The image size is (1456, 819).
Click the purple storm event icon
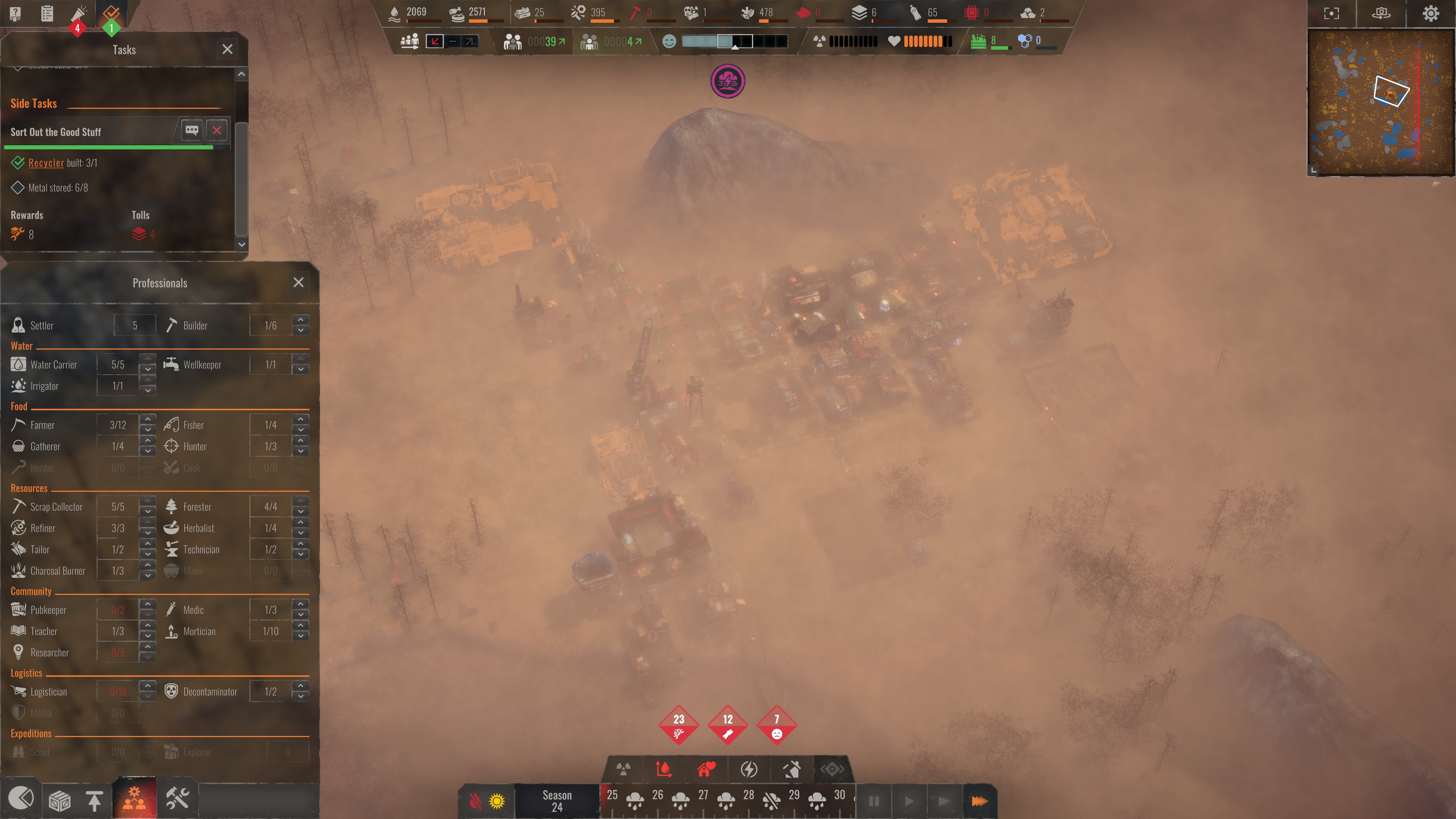pos(728,82)
